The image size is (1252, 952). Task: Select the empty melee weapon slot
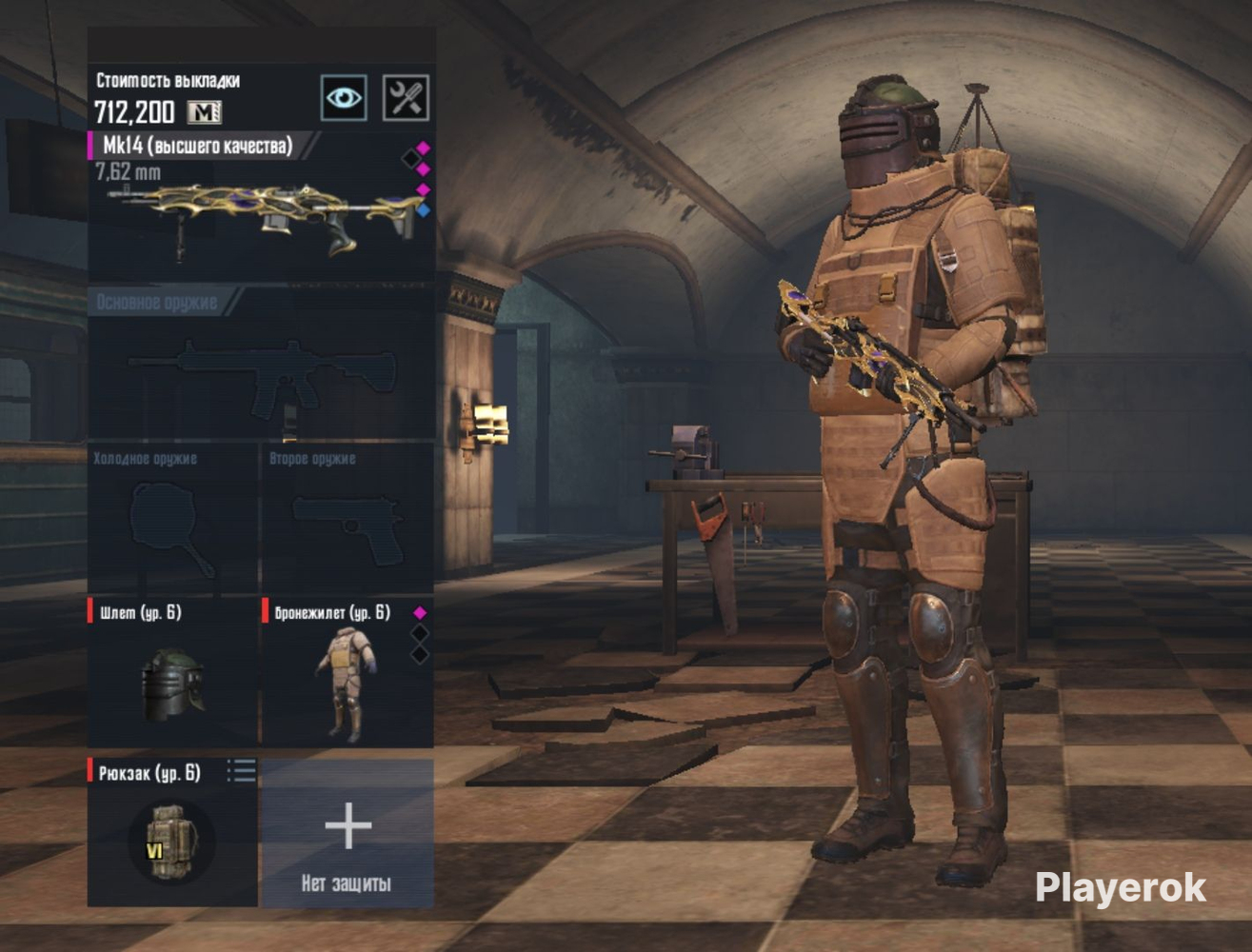(x=172, y=522)
